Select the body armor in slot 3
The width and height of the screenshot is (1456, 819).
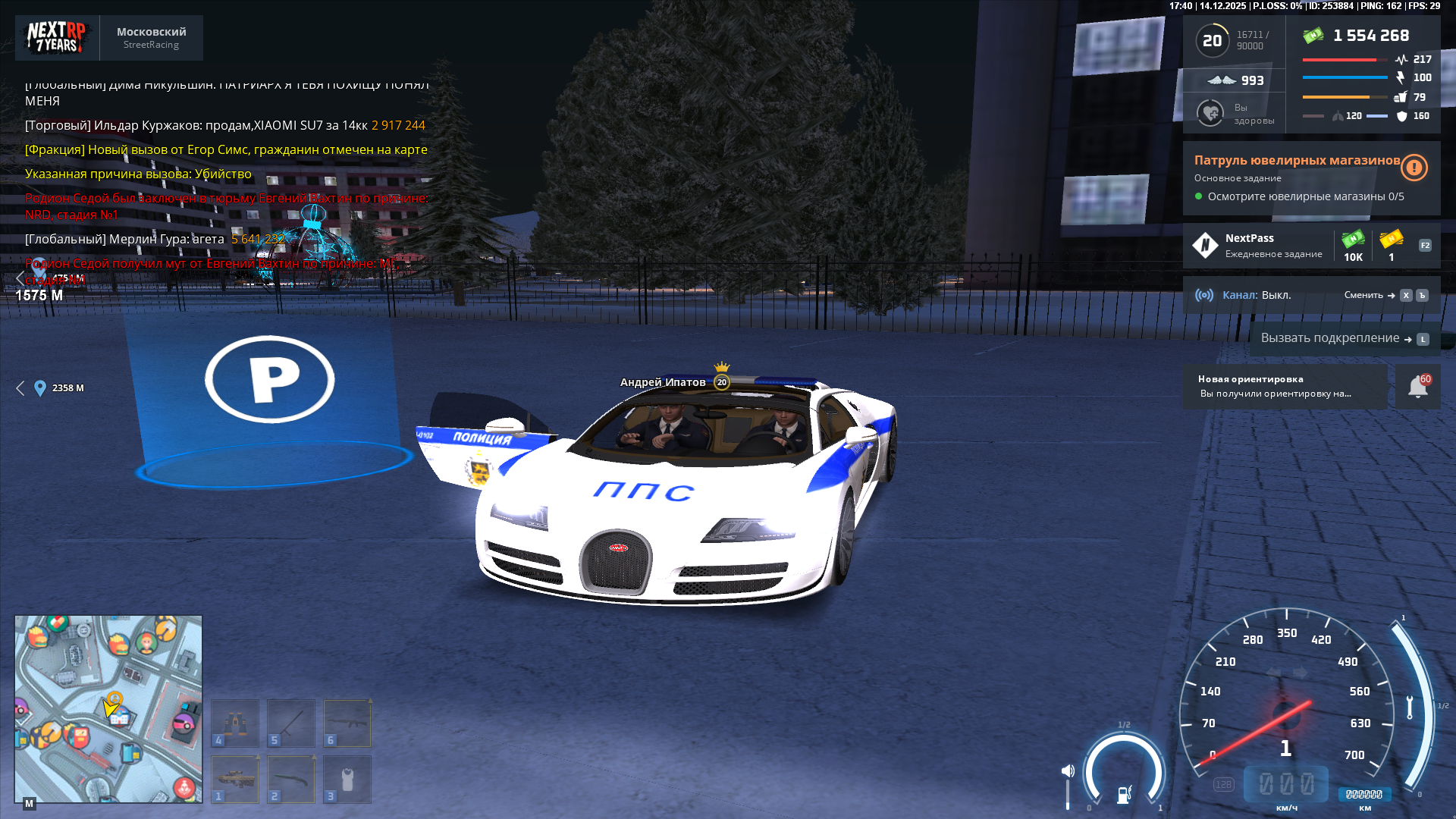(348, 779)
